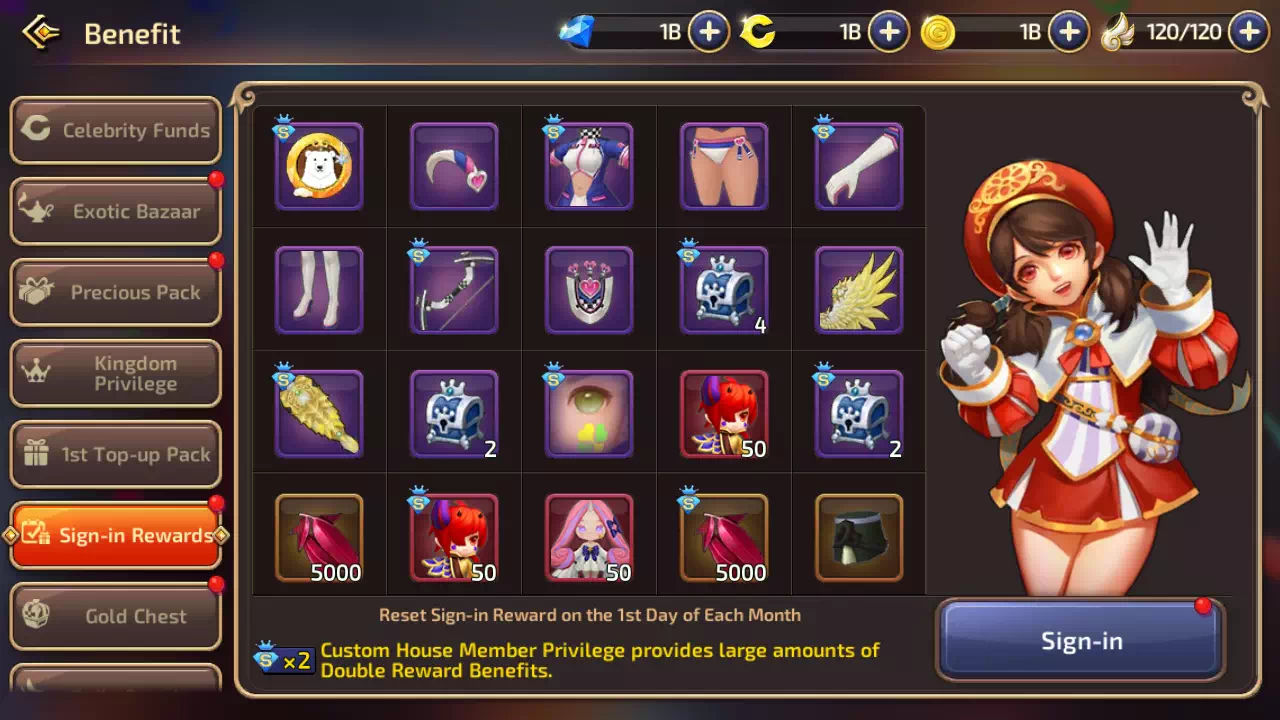Select the green eye reward item
Screen dimensions: 1280x720
589,414
